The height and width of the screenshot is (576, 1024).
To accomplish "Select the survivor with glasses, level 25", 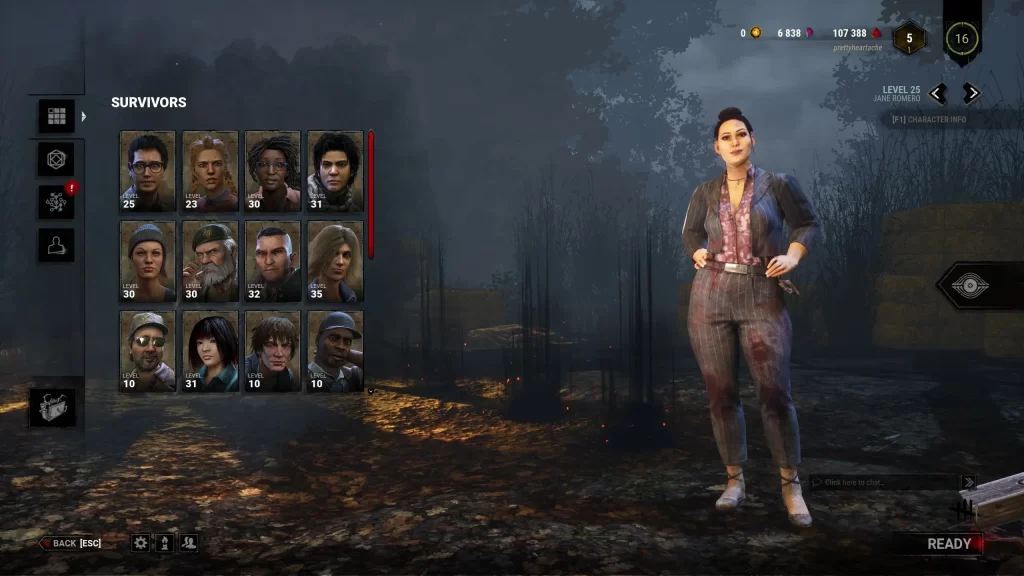I will tap(147, 170).
